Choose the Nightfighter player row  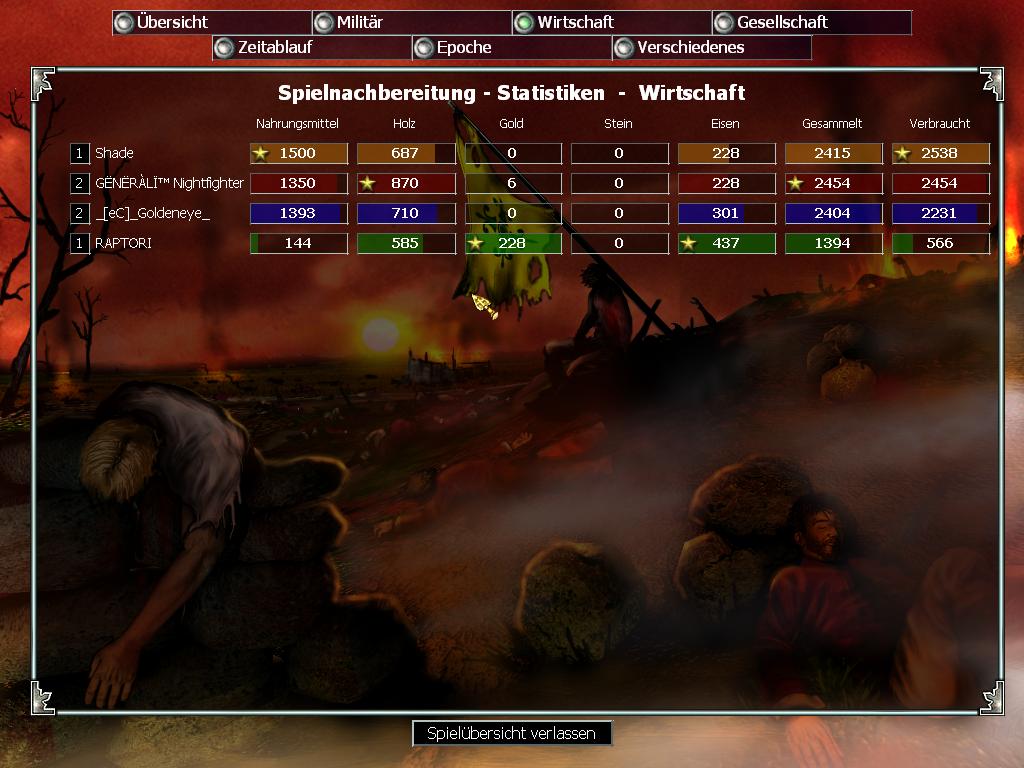click(x=169, y=183)
